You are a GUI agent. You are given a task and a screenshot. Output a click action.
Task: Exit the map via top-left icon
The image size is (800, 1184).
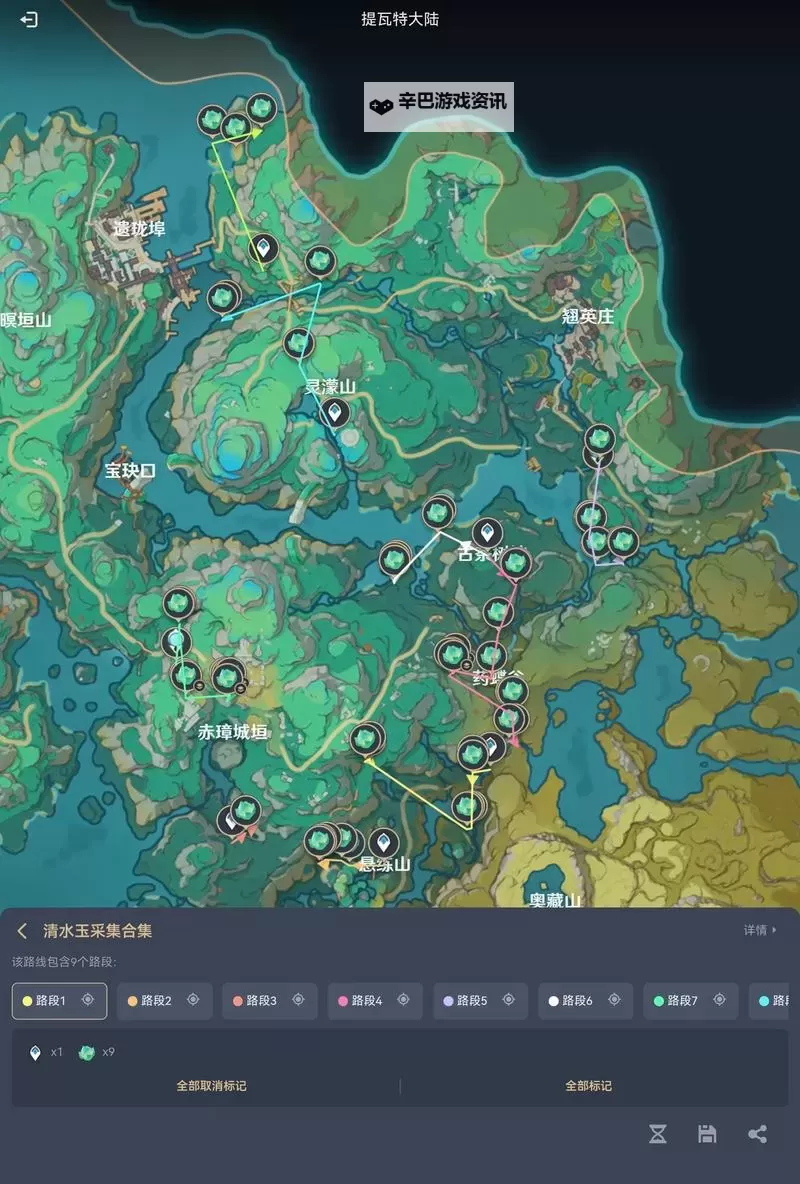point(29,19)
